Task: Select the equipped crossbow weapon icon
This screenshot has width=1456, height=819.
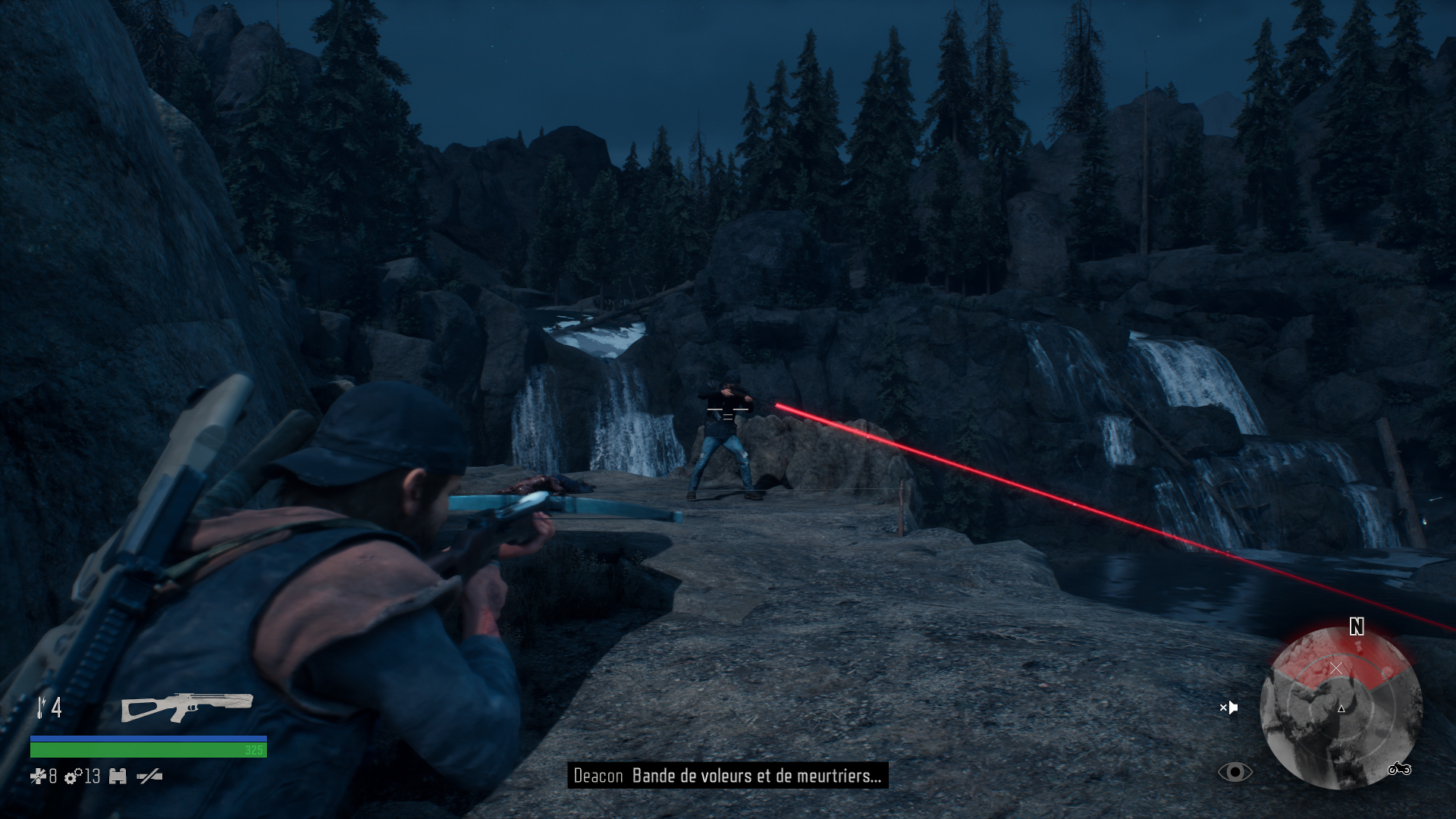Action: [x=187, y=708]
